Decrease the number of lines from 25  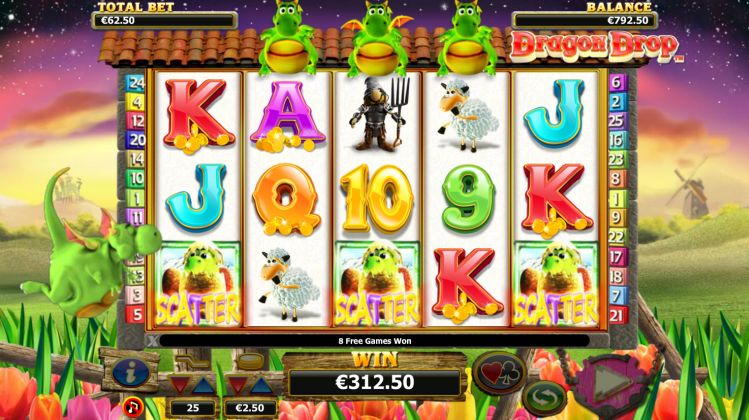[x=180, y=385]
